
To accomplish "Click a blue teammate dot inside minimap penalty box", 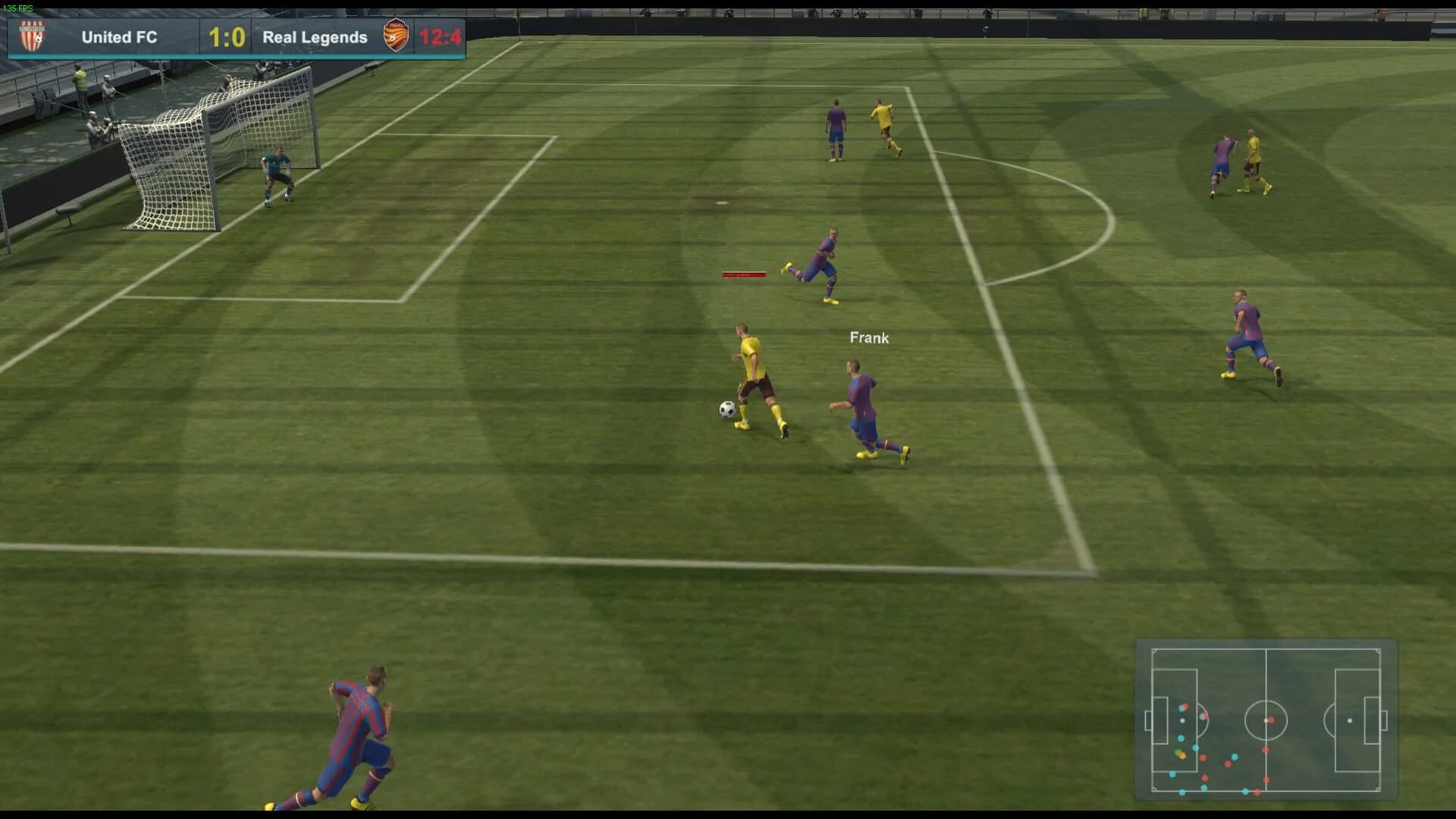I will pos(1181,738).
